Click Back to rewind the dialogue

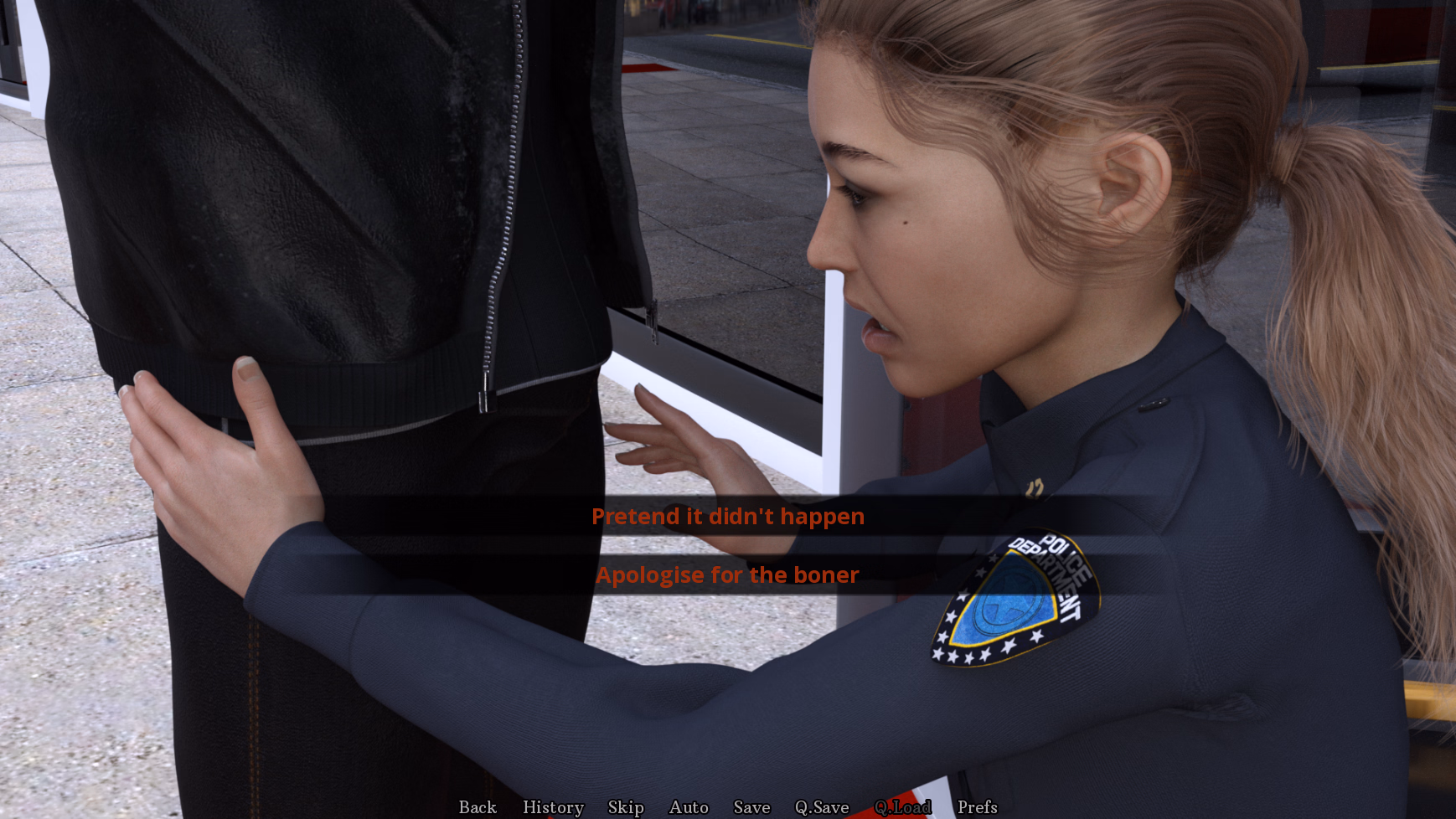click(476, 807)
